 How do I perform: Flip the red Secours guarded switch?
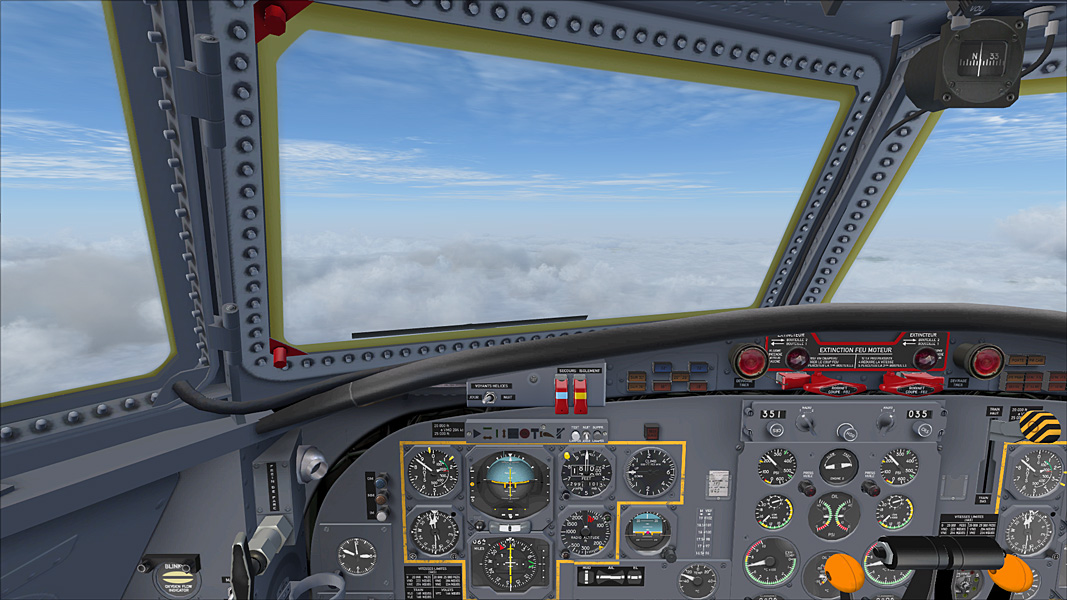[562, 396]
